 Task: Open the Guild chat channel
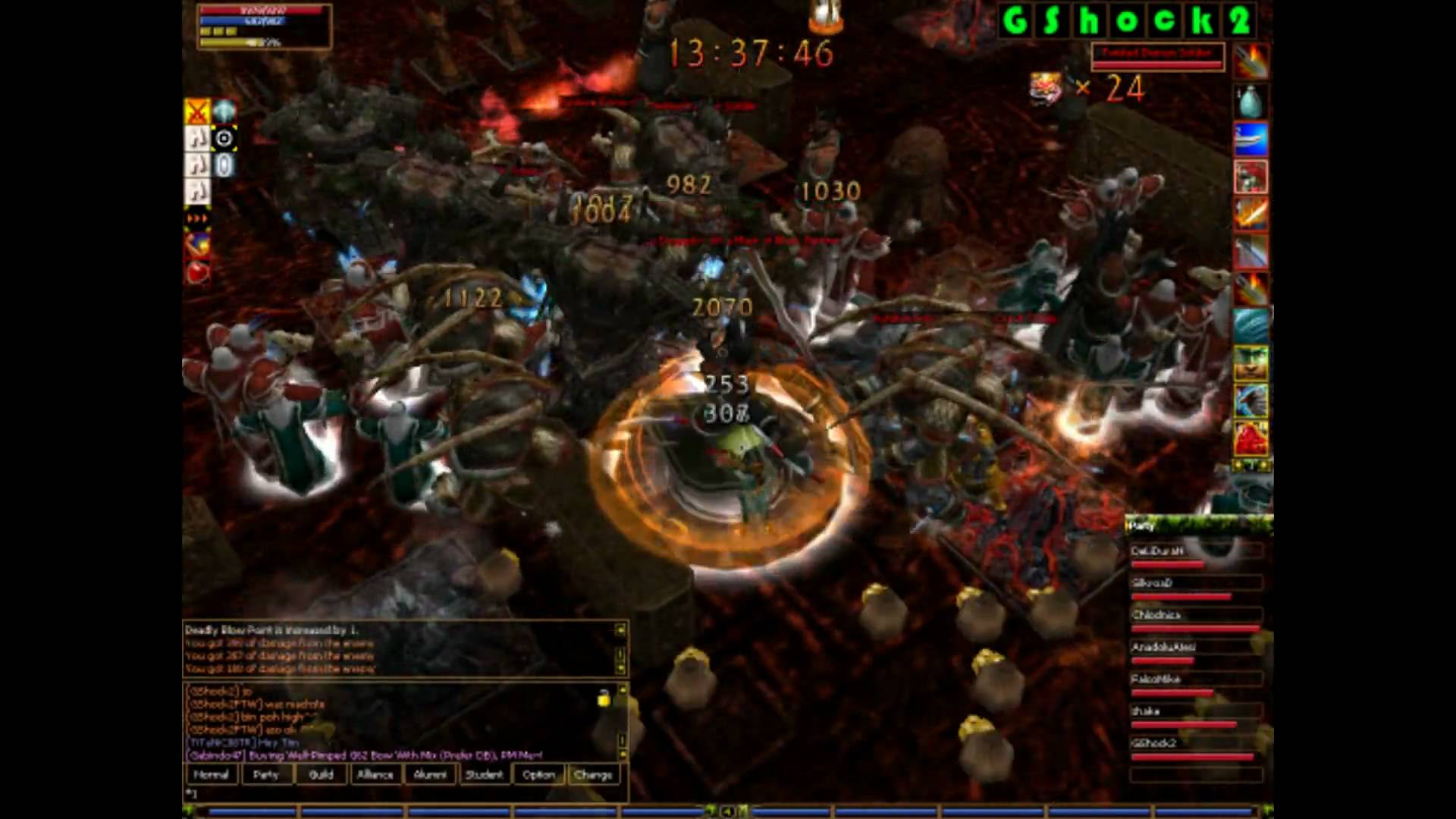(x=321, y=774)
